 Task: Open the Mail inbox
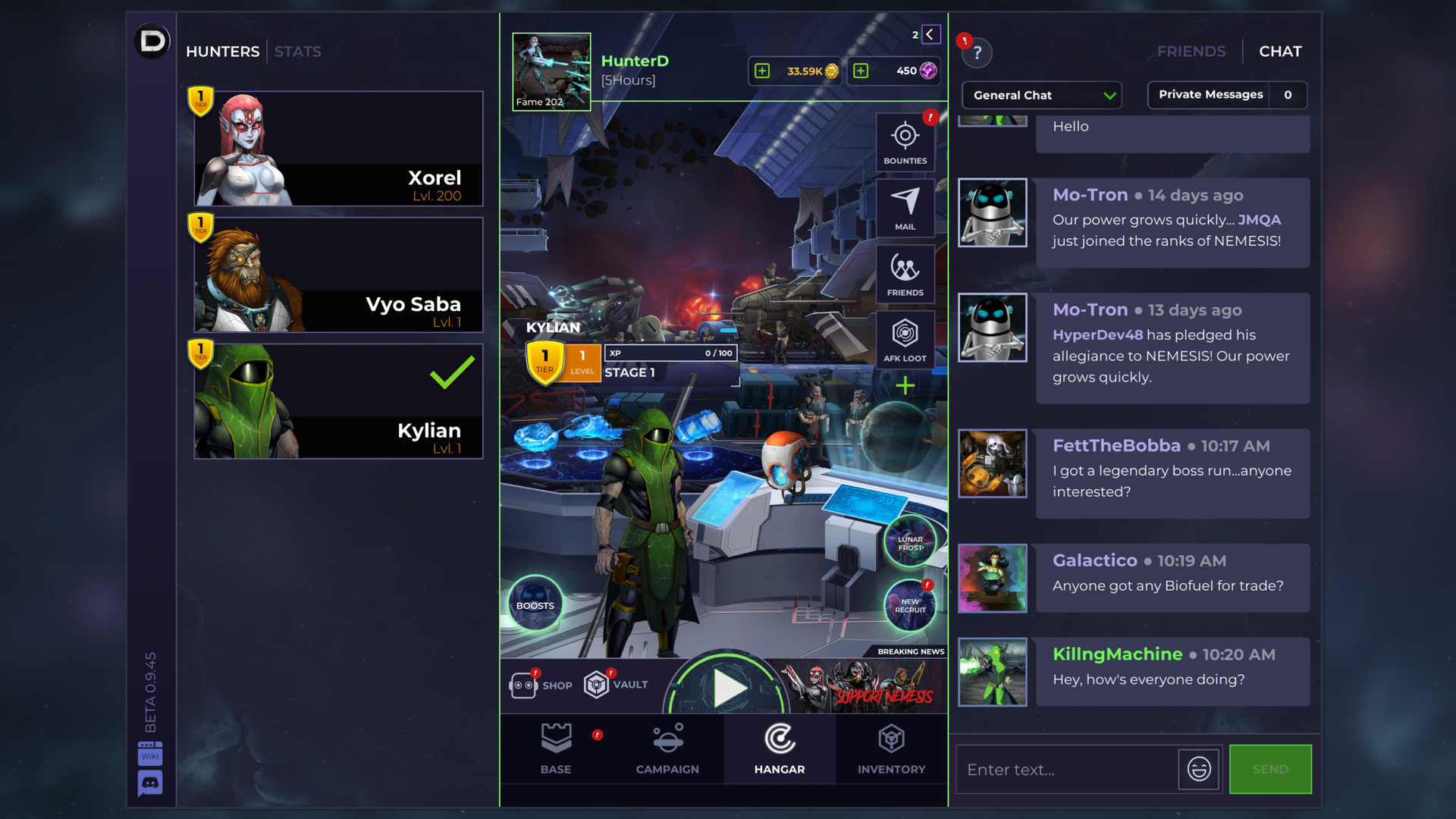(x=905, y=207)
